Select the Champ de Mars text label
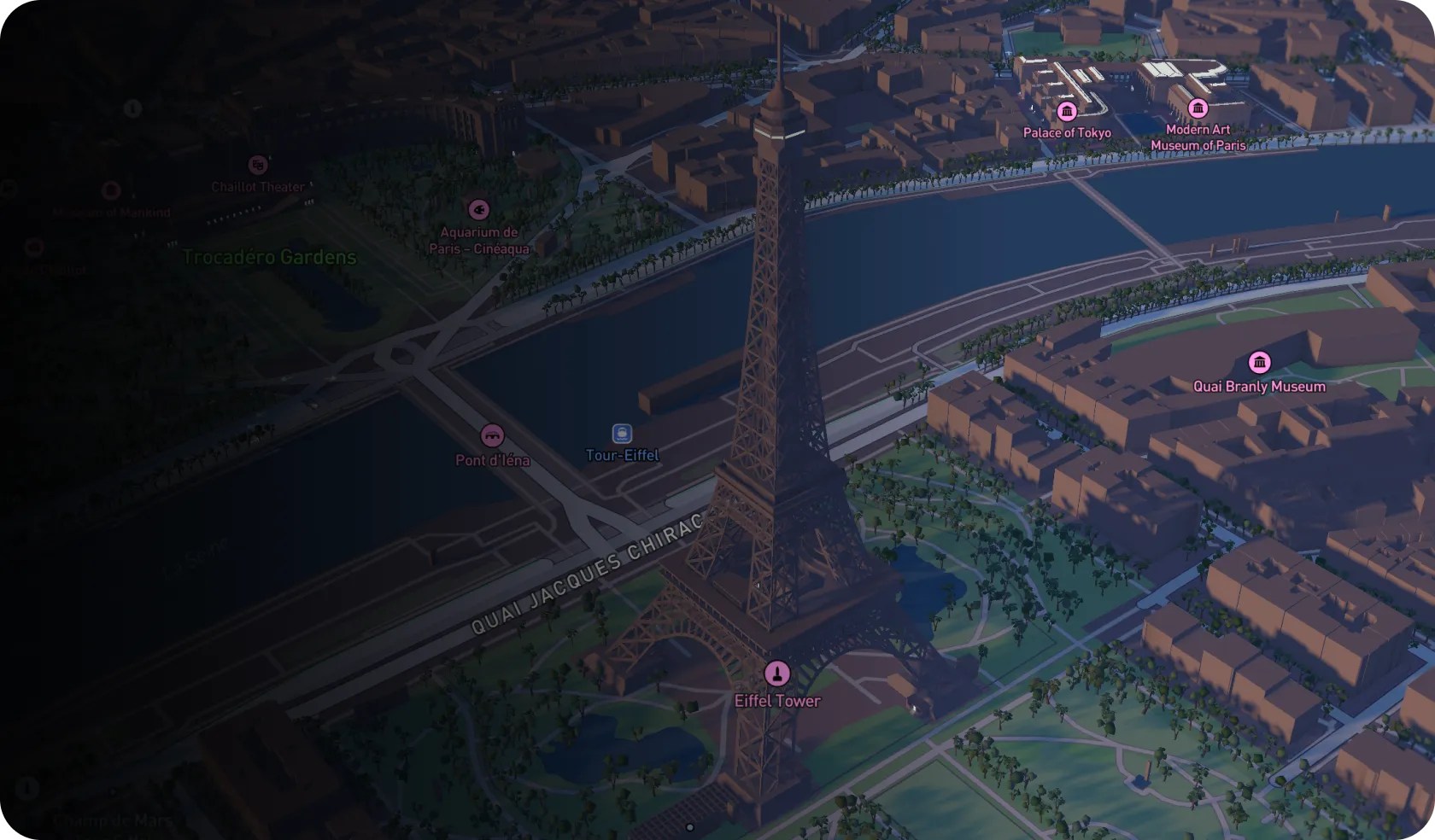The height and width of the screenshot is (840, 1435). (112, 818)
